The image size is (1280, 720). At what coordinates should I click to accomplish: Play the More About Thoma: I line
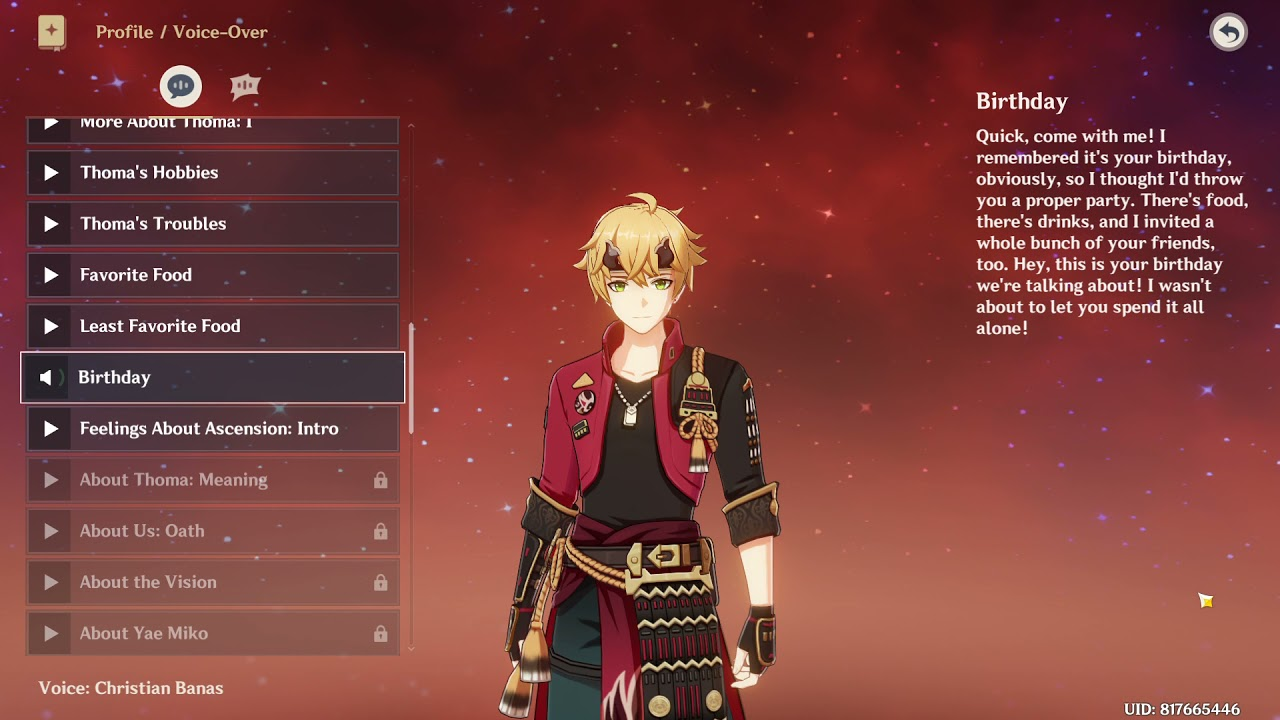click(x=212, y=126)
